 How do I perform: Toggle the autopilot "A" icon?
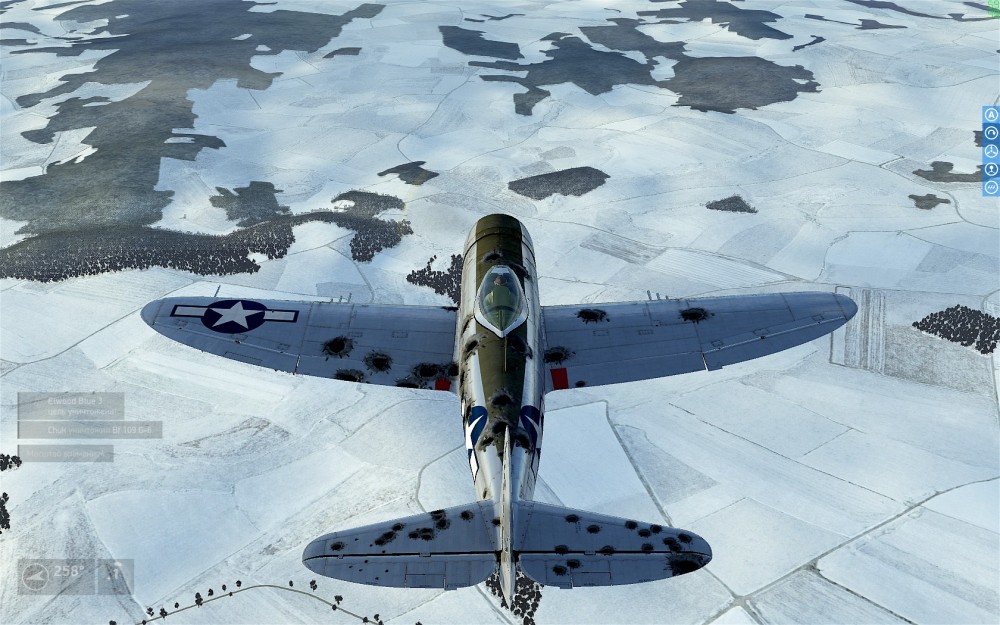[991, 115]
